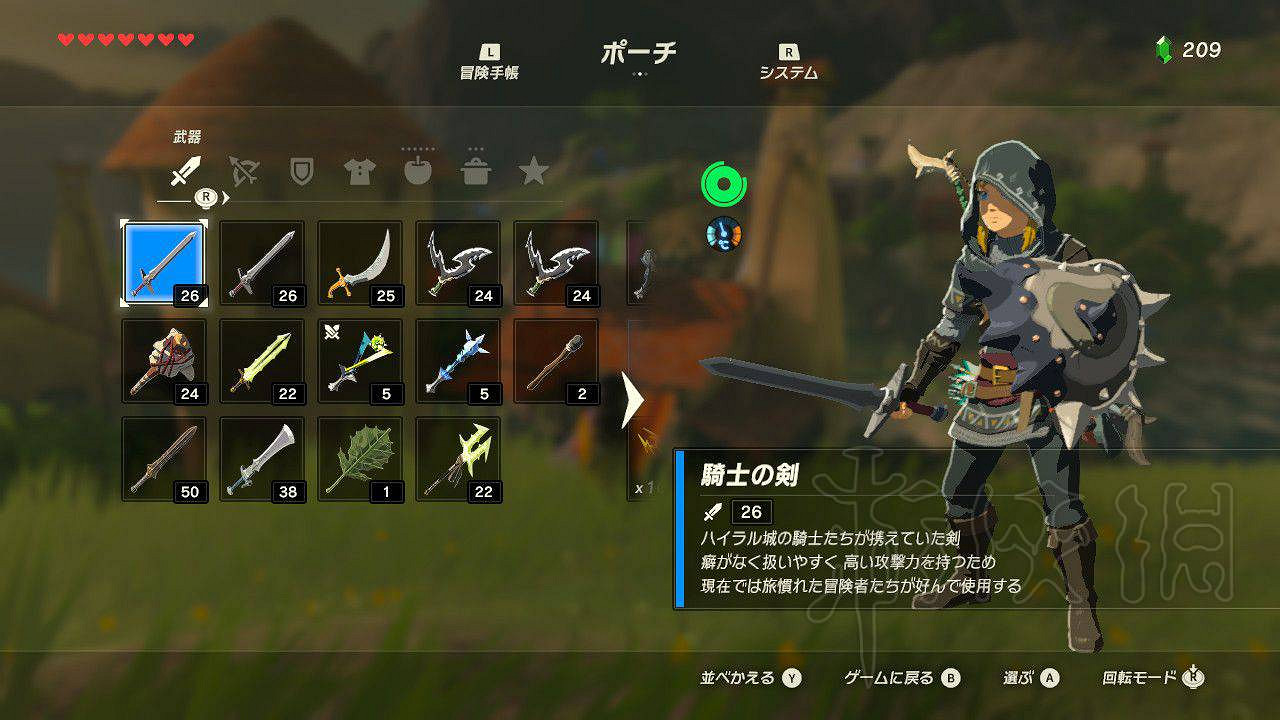1280x720 pixels.
Task: Expand the next inventory page arrow
Action: [x=633, y=396]
